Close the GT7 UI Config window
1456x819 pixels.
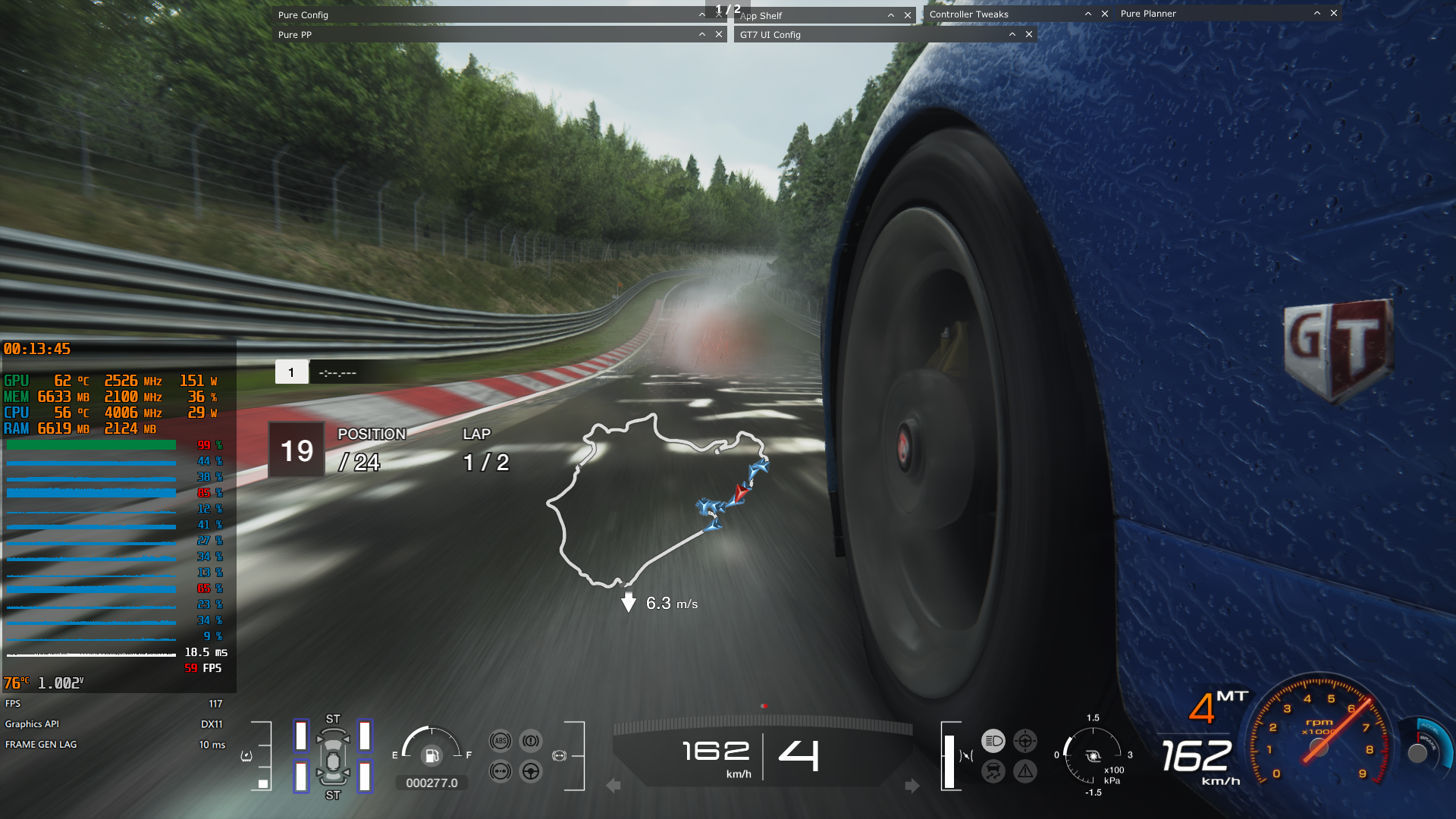[1029, 34]
